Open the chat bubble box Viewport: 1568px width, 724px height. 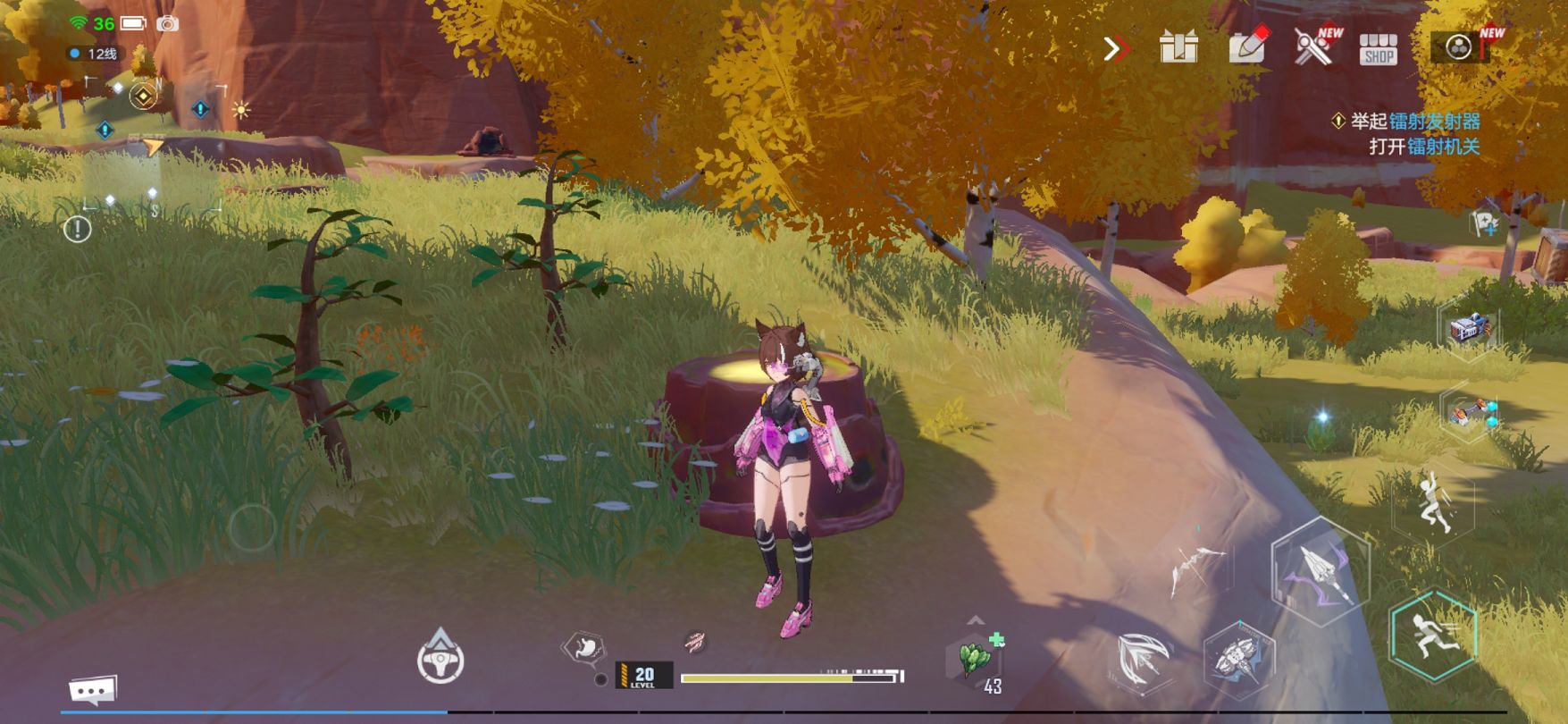[93, 690]
